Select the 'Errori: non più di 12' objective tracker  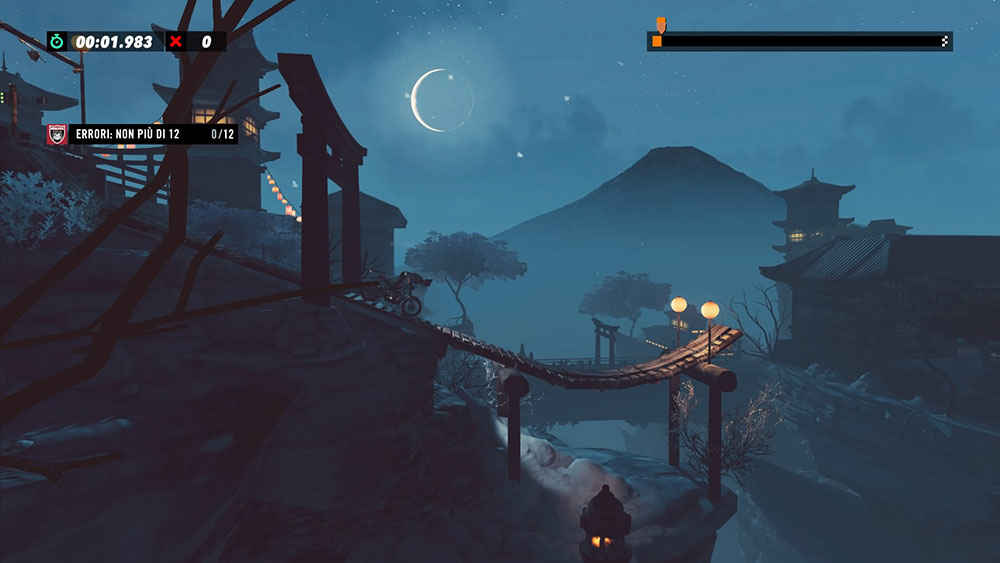coord(142,134)
